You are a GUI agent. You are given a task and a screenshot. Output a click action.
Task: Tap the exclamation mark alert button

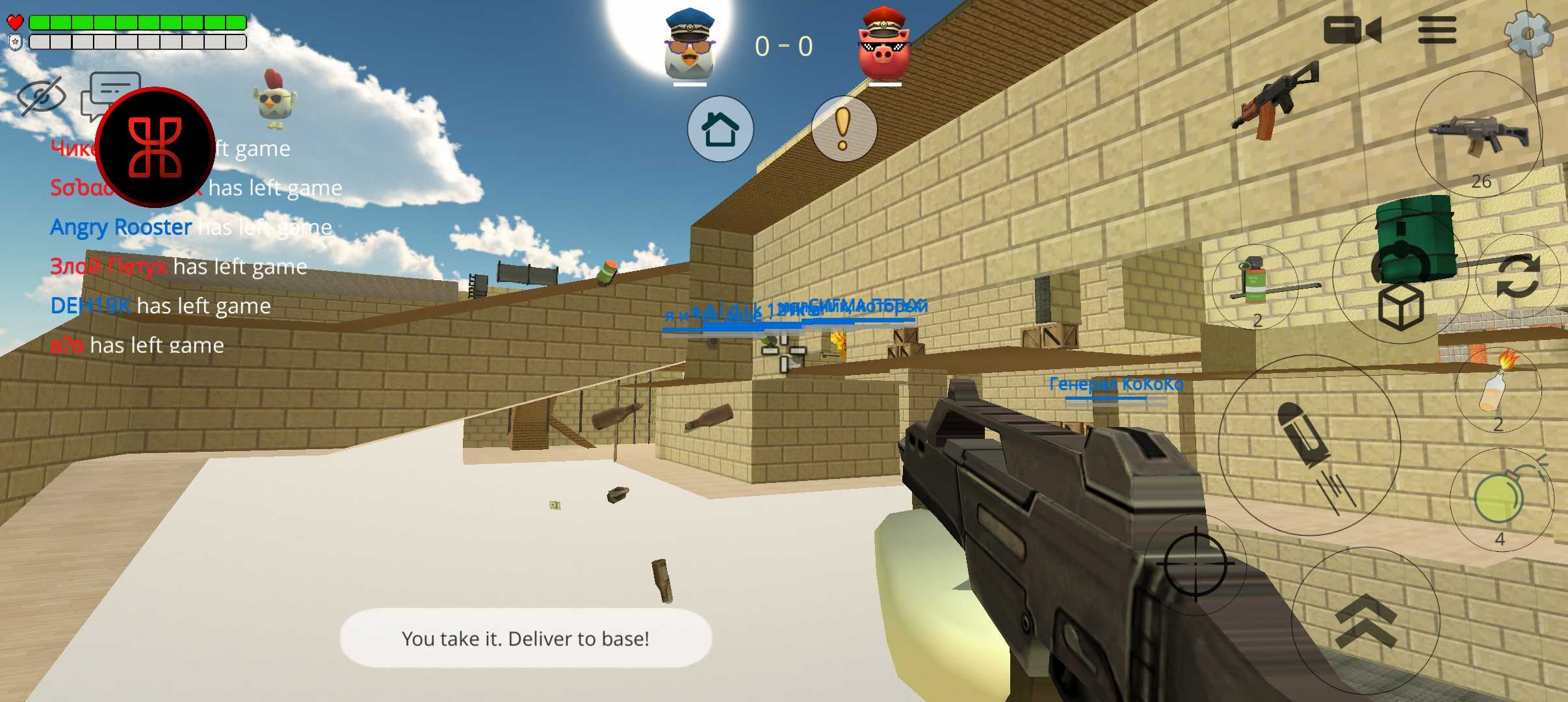[x=843, y=129]
